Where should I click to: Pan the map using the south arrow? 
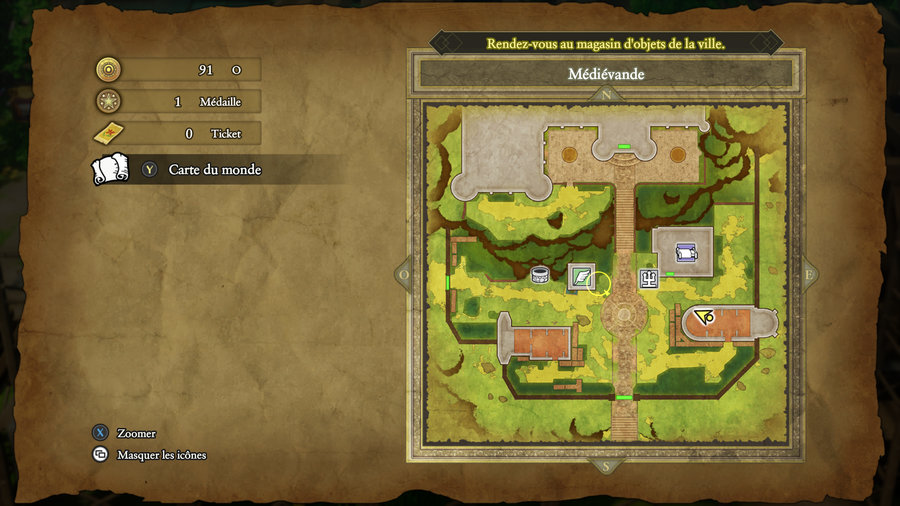tap(607, 466)
